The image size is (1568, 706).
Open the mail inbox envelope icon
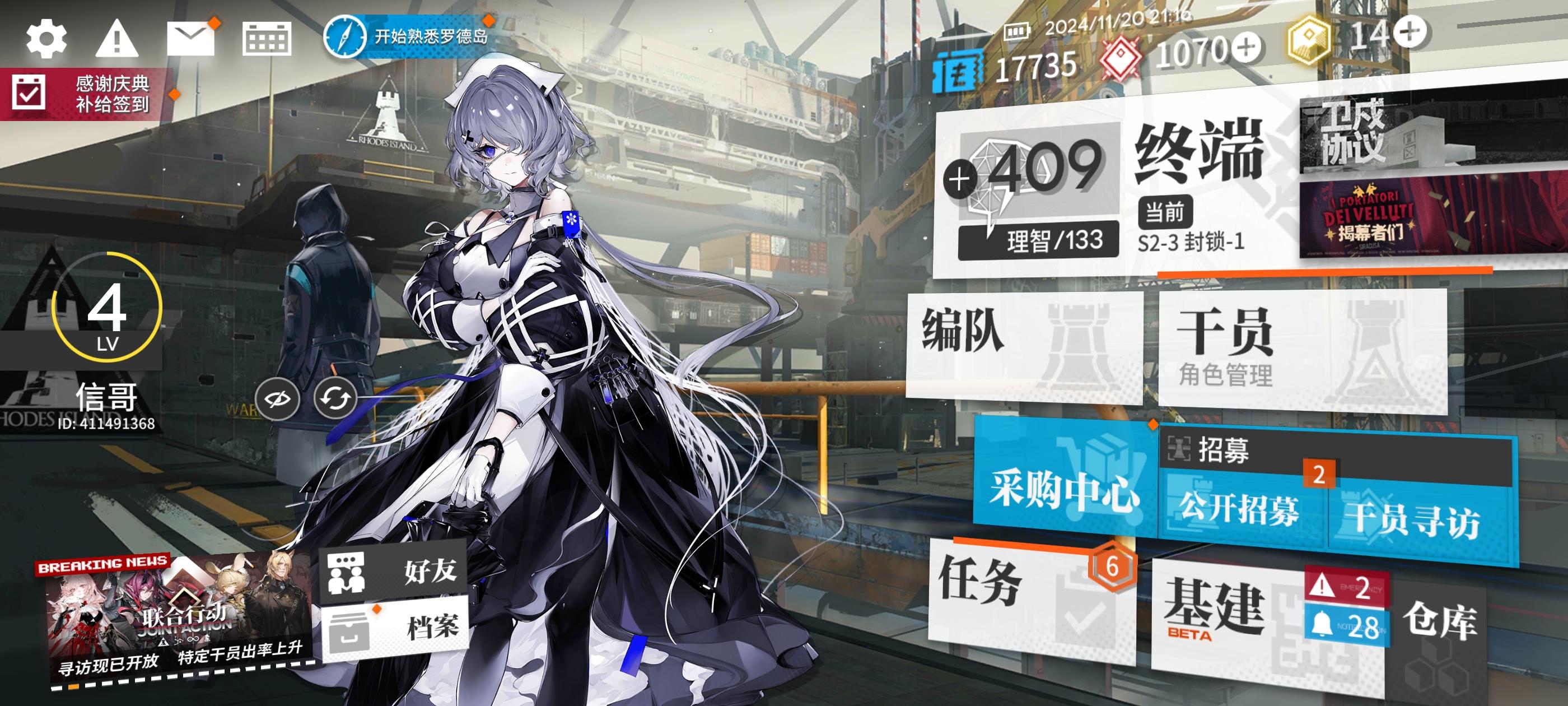(190, 38)
